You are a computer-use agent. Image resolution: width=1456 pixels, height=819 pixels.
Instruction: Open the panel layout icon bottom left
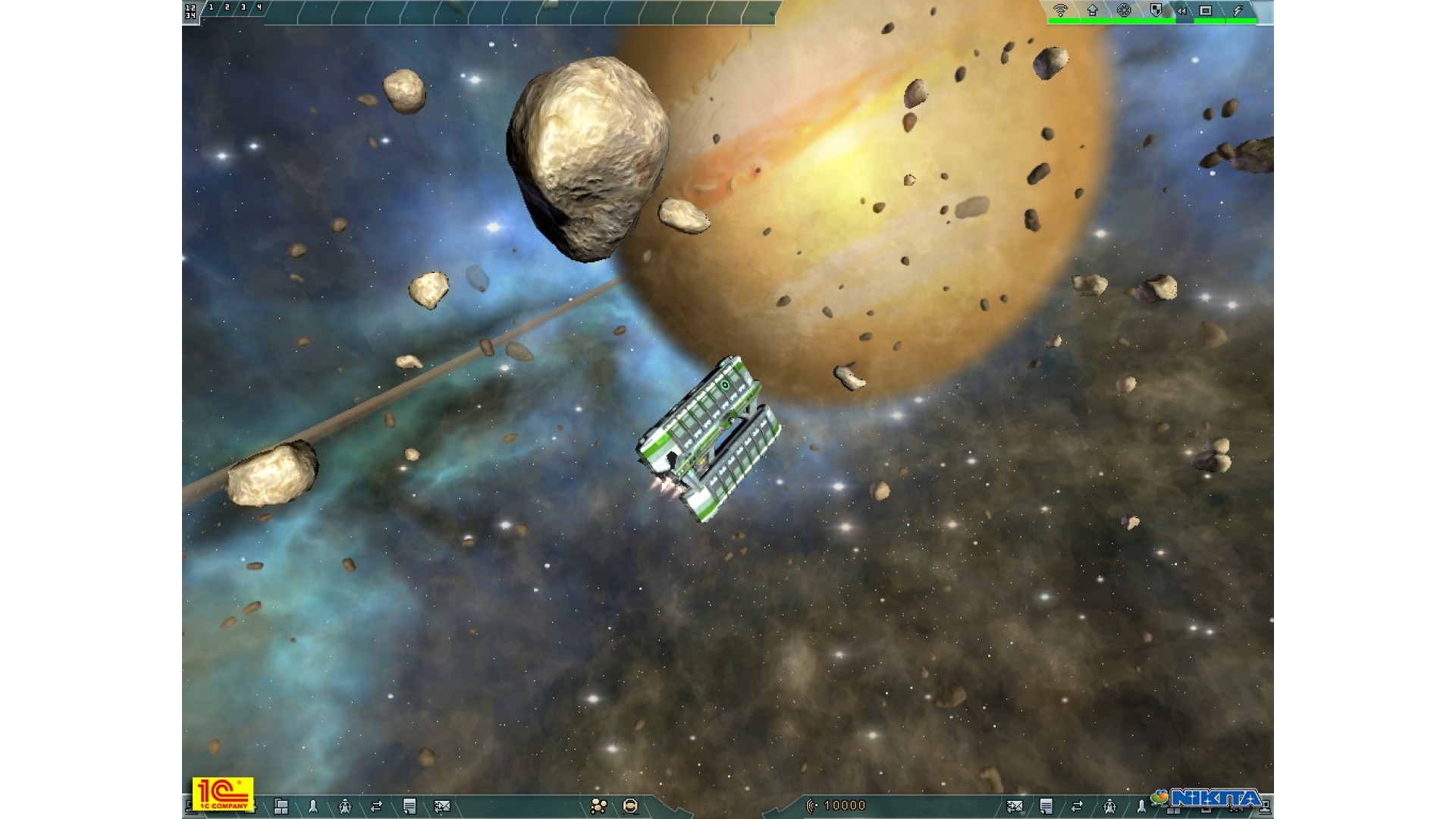coord(281,806)
